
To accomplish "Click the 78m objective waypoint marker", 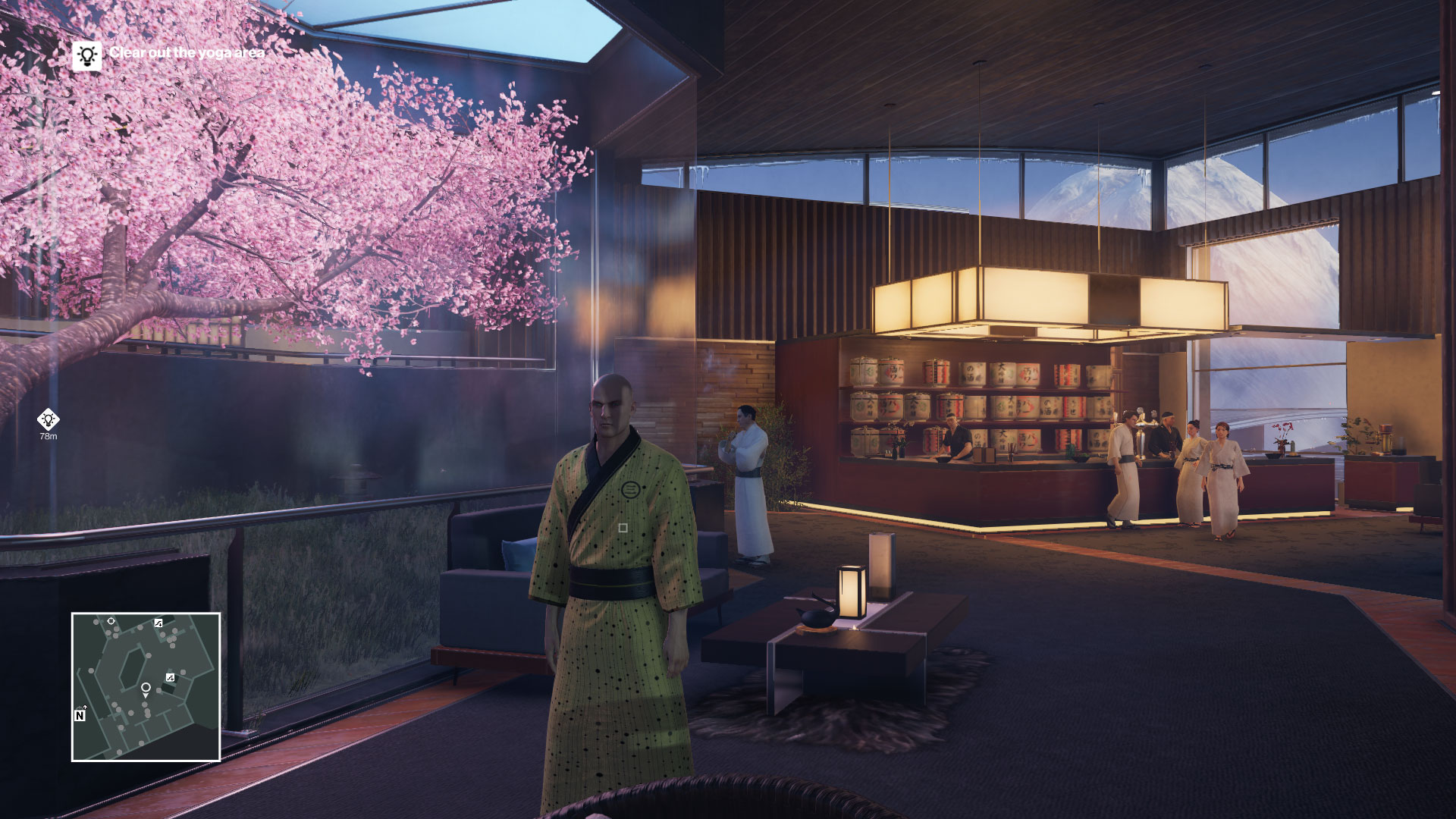I will point(49,419).
